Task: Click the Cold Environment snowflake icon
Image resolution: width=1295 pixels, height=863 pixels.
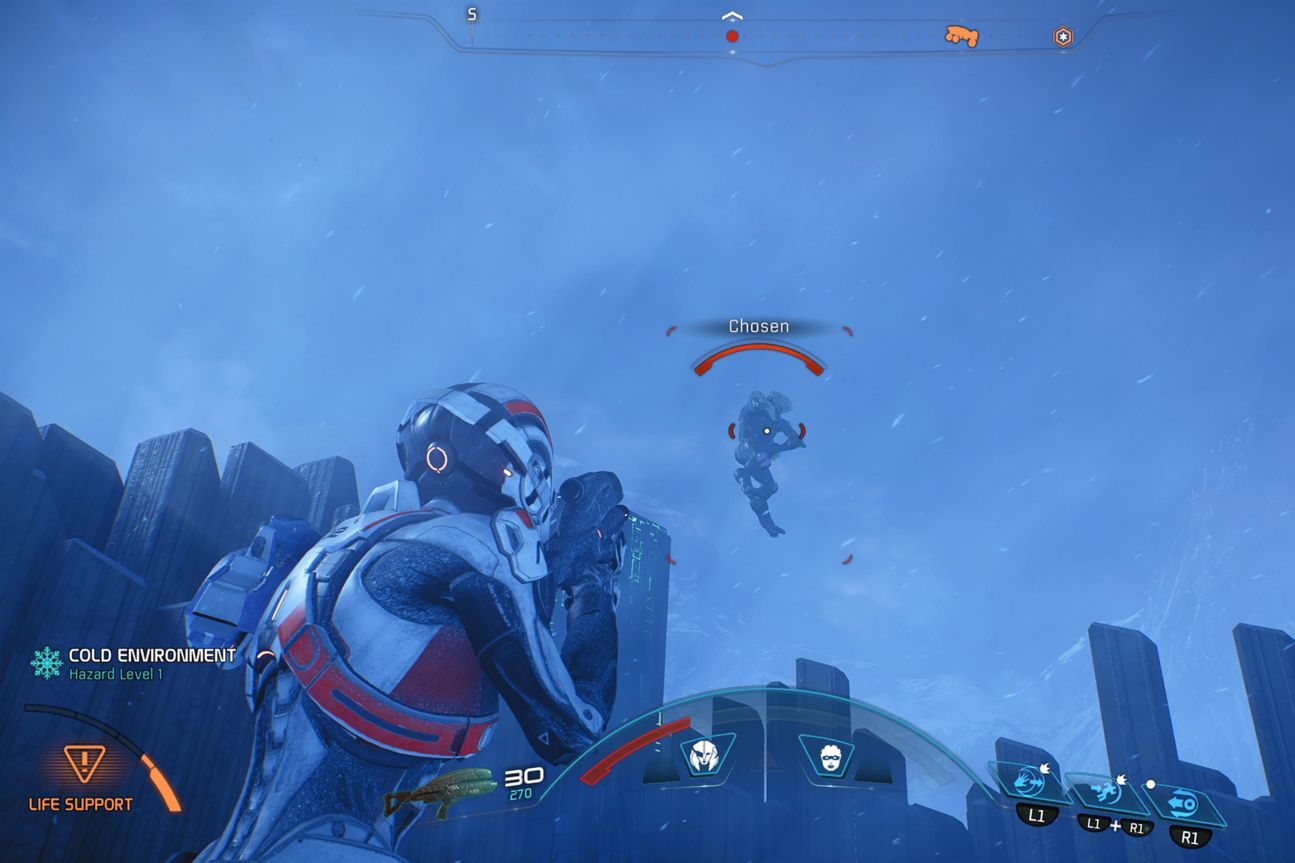Action: (46, 662)
